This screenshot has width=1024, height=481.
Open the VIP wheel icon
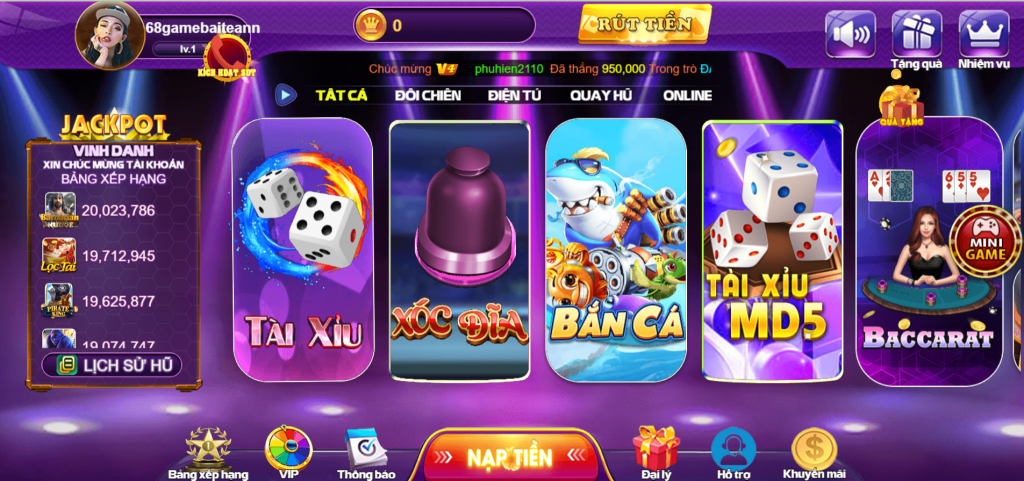(x=288, y=452)
